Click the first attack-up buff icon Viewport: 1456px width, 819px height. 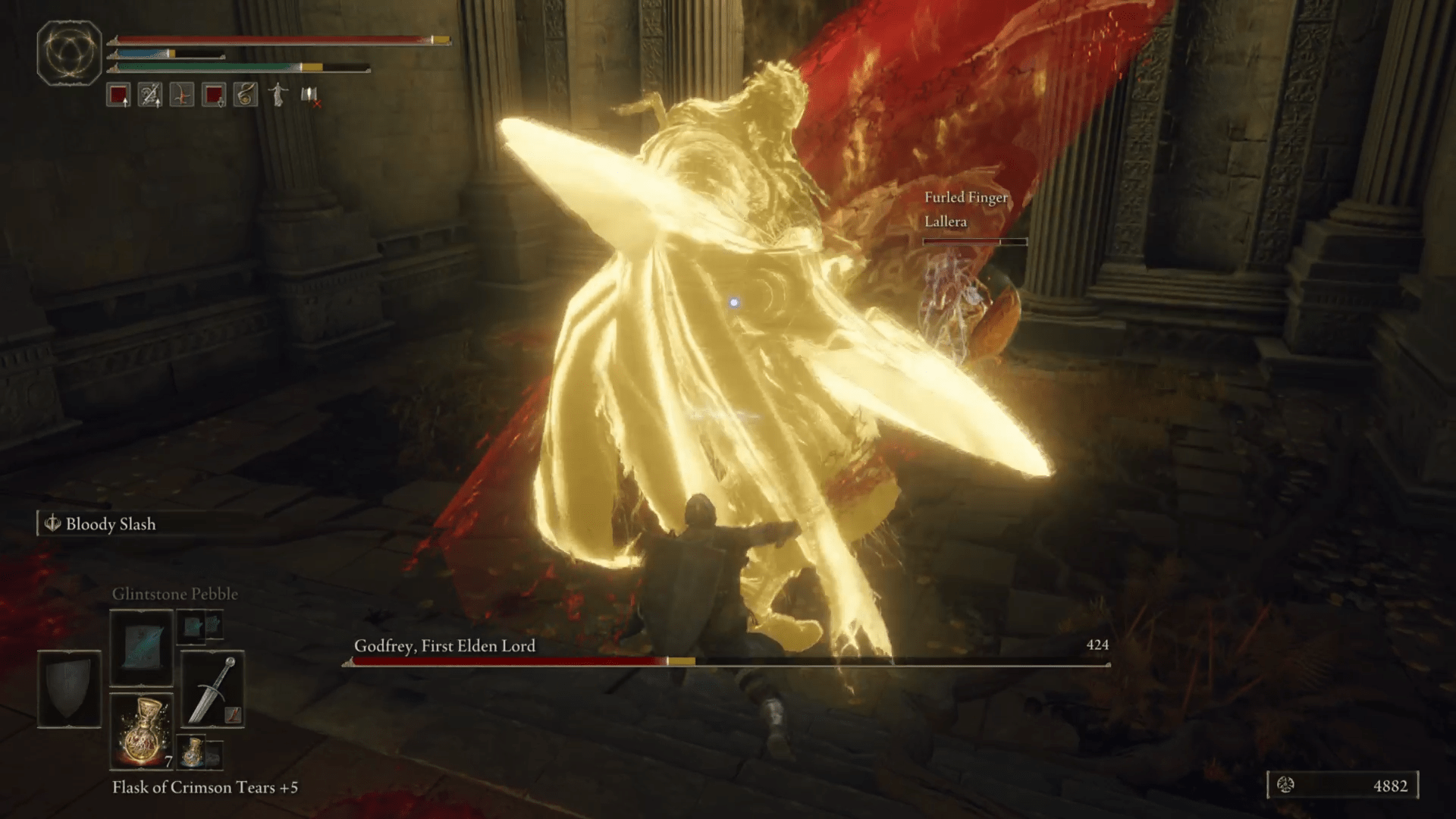coord(118,96)
